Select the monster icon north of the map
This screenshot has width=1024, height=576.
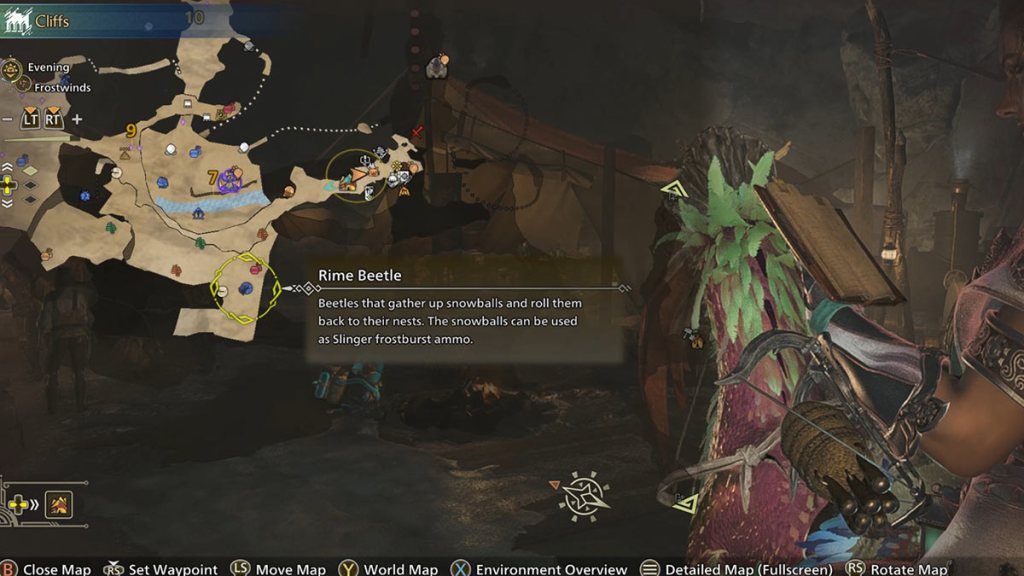coord(436,67)
